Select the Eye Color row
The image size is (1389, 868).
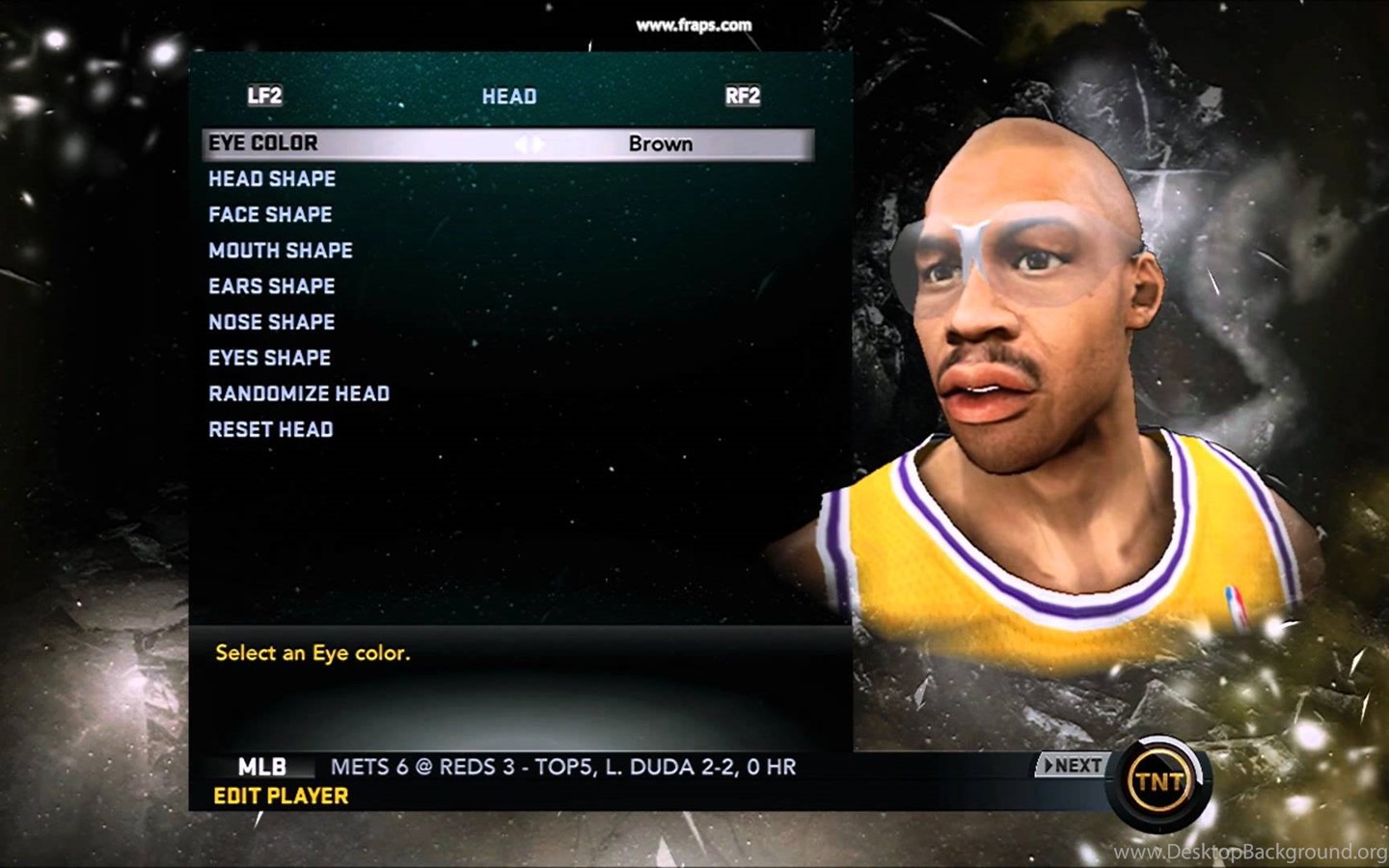tap(263, 144)
